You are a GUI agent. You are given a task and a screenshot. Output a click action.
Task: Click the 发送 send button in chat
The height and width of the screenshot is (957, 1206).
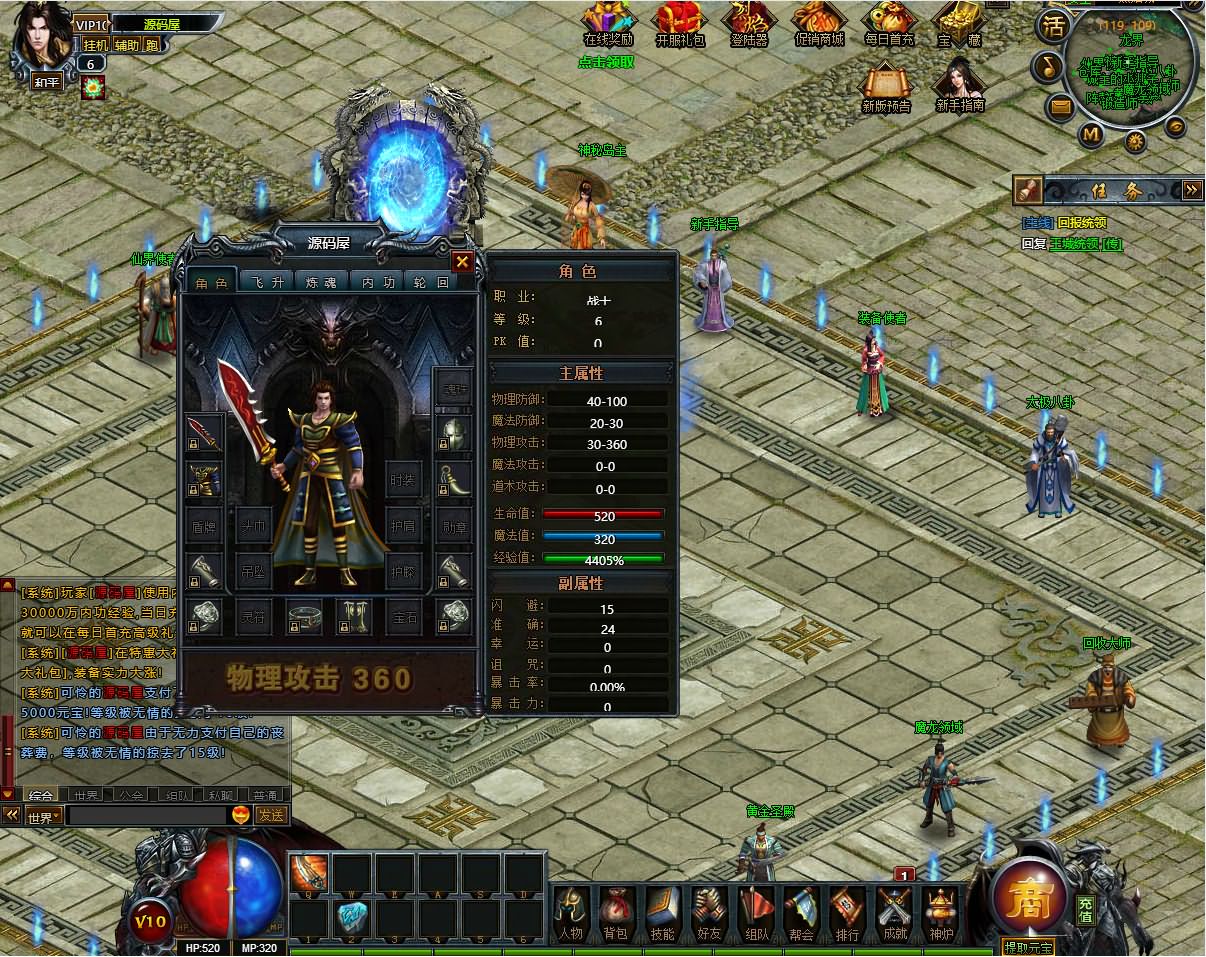271,815
